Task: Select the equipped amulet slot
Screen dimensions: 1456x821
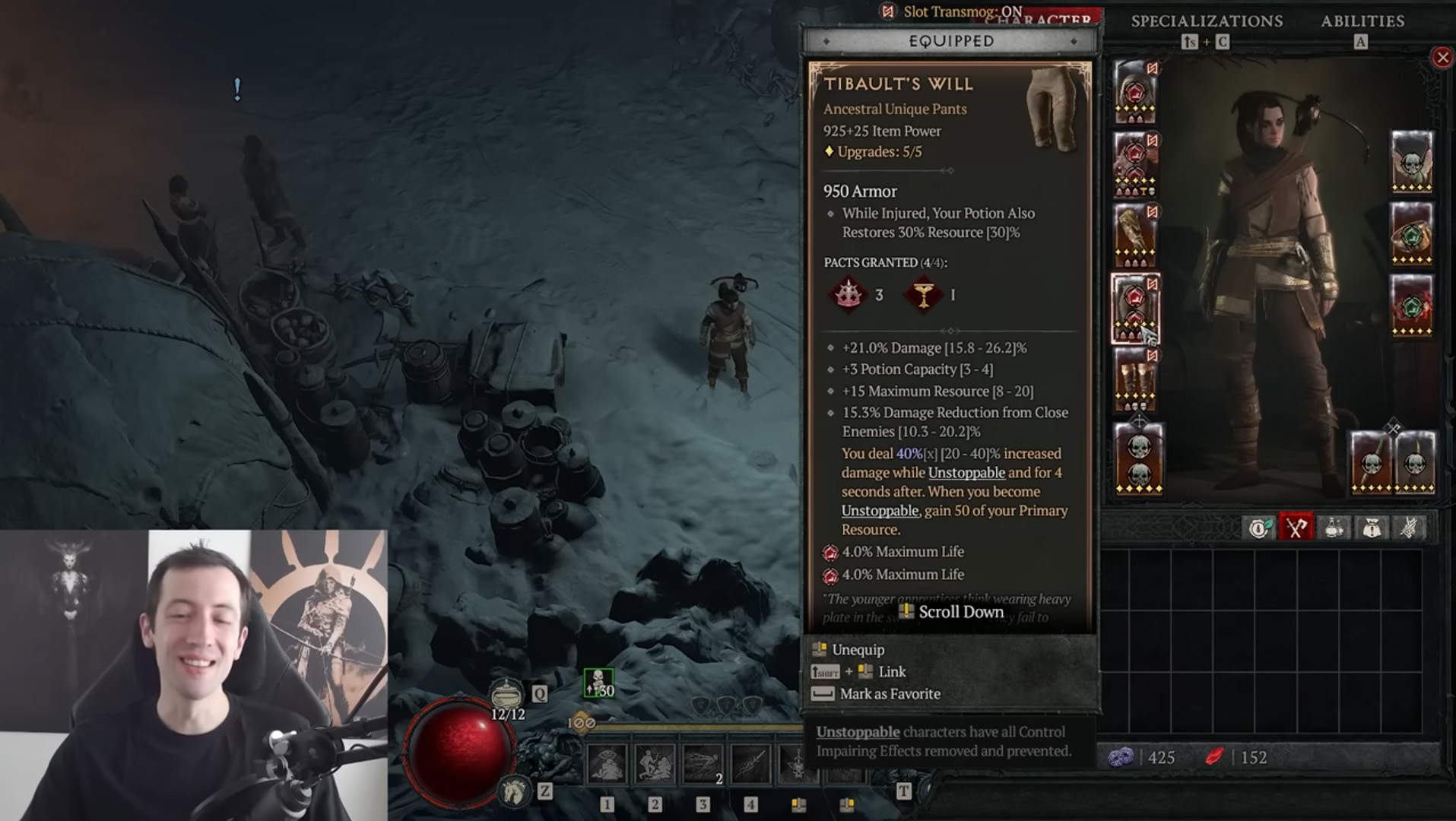Action: pos(1412,161)
